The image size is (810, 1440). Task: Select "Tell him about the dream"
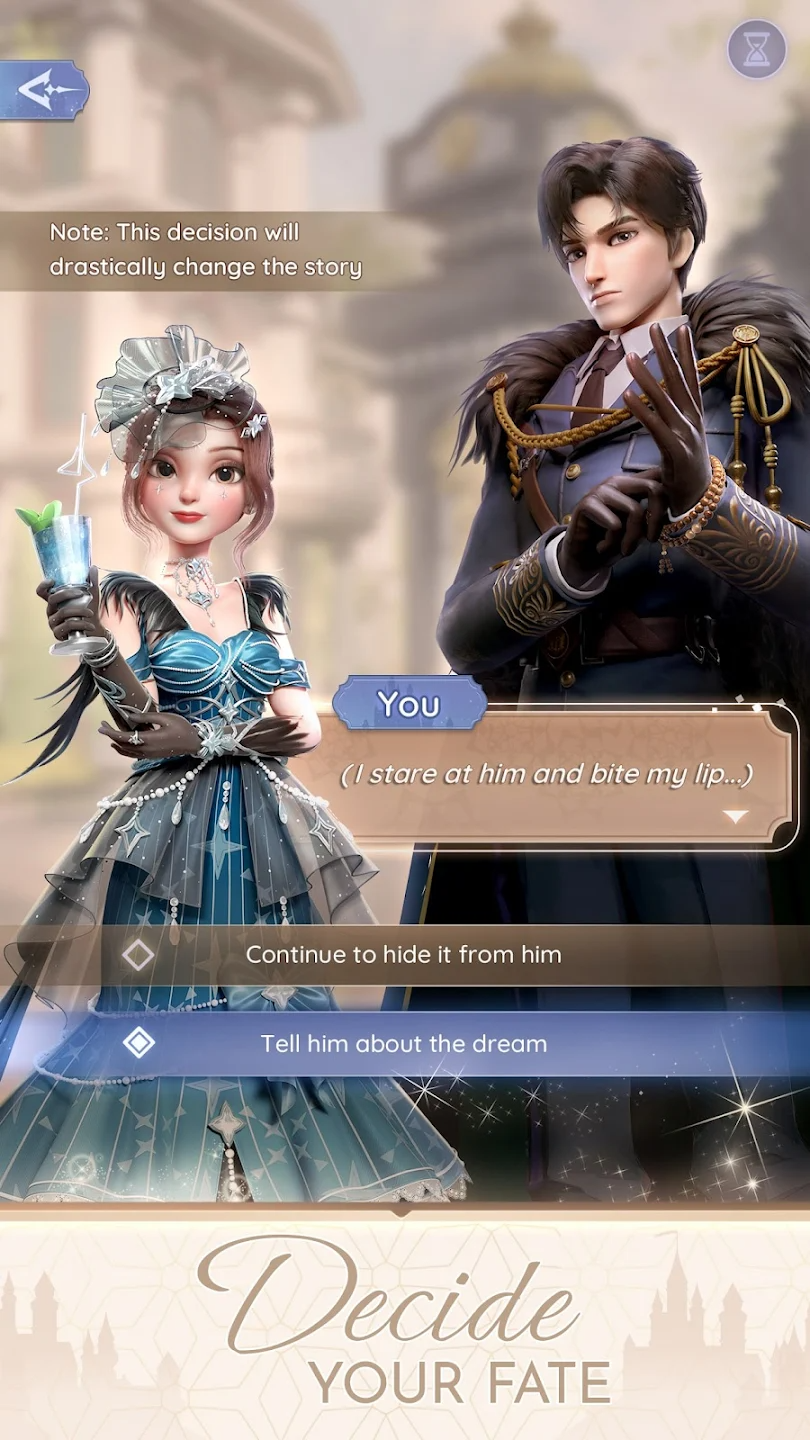(x=403, y=1044)
